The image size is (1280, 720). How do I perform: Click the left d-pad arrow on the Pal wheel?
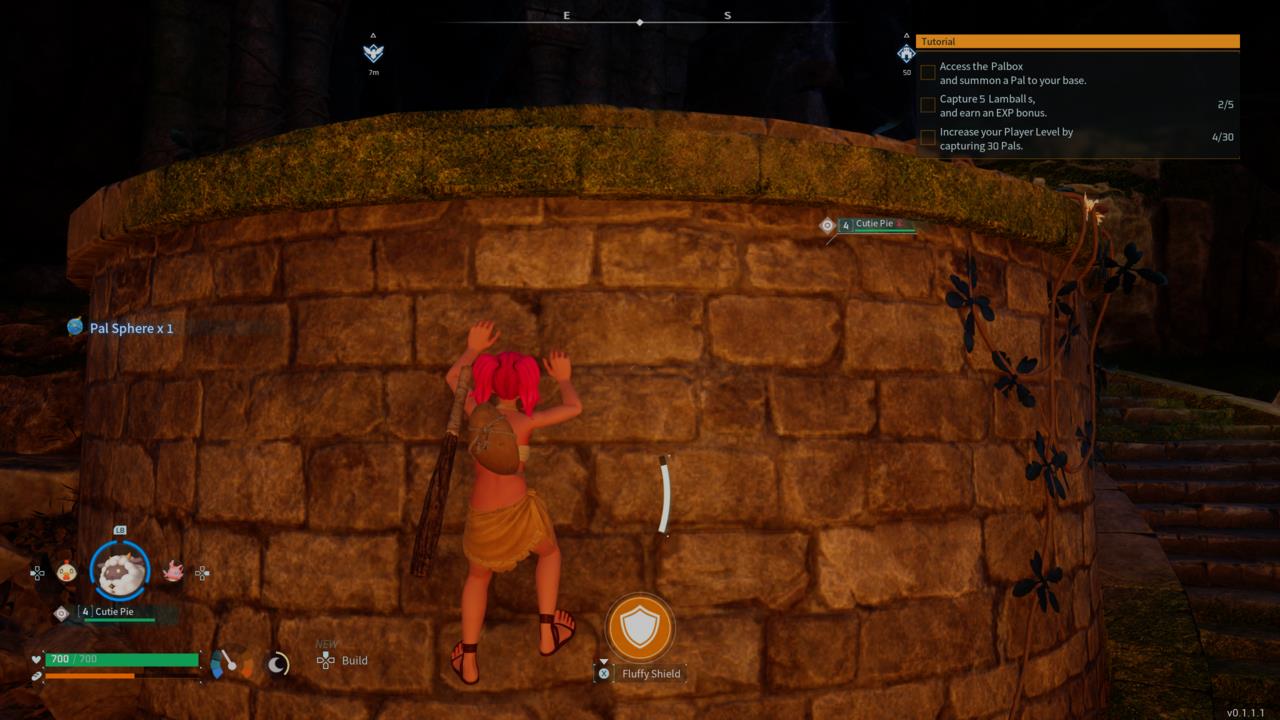click(x=38, y=572)
